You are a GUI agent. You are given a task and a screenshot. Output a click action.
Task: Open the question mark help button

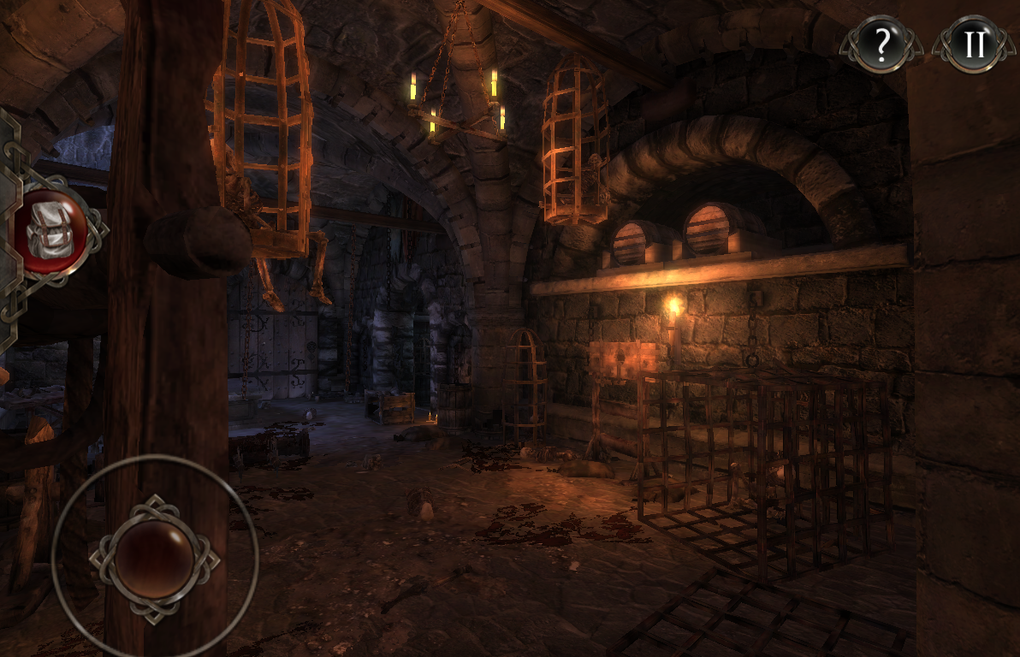(880, 45)
